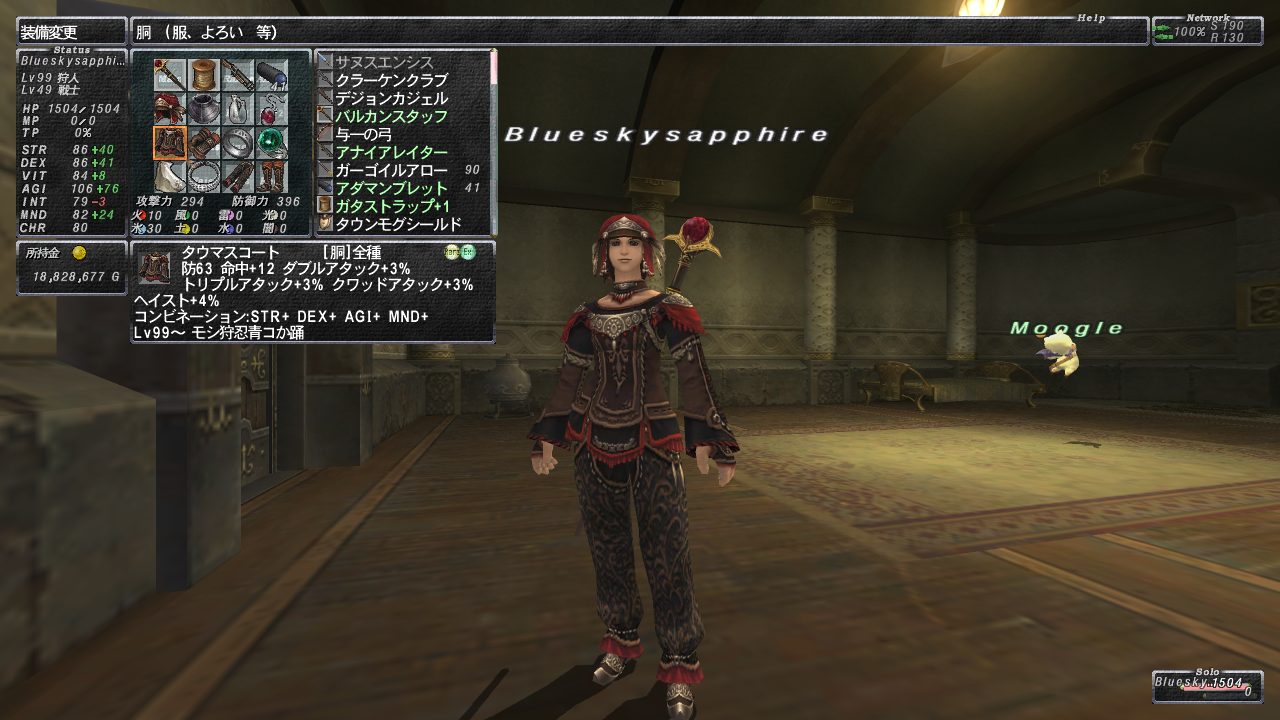Image resolution: width=1280 pixels, height=720 pixels.
Task: Choose the strap (spool) sub-weapon slot
Action: pos(204,75)
